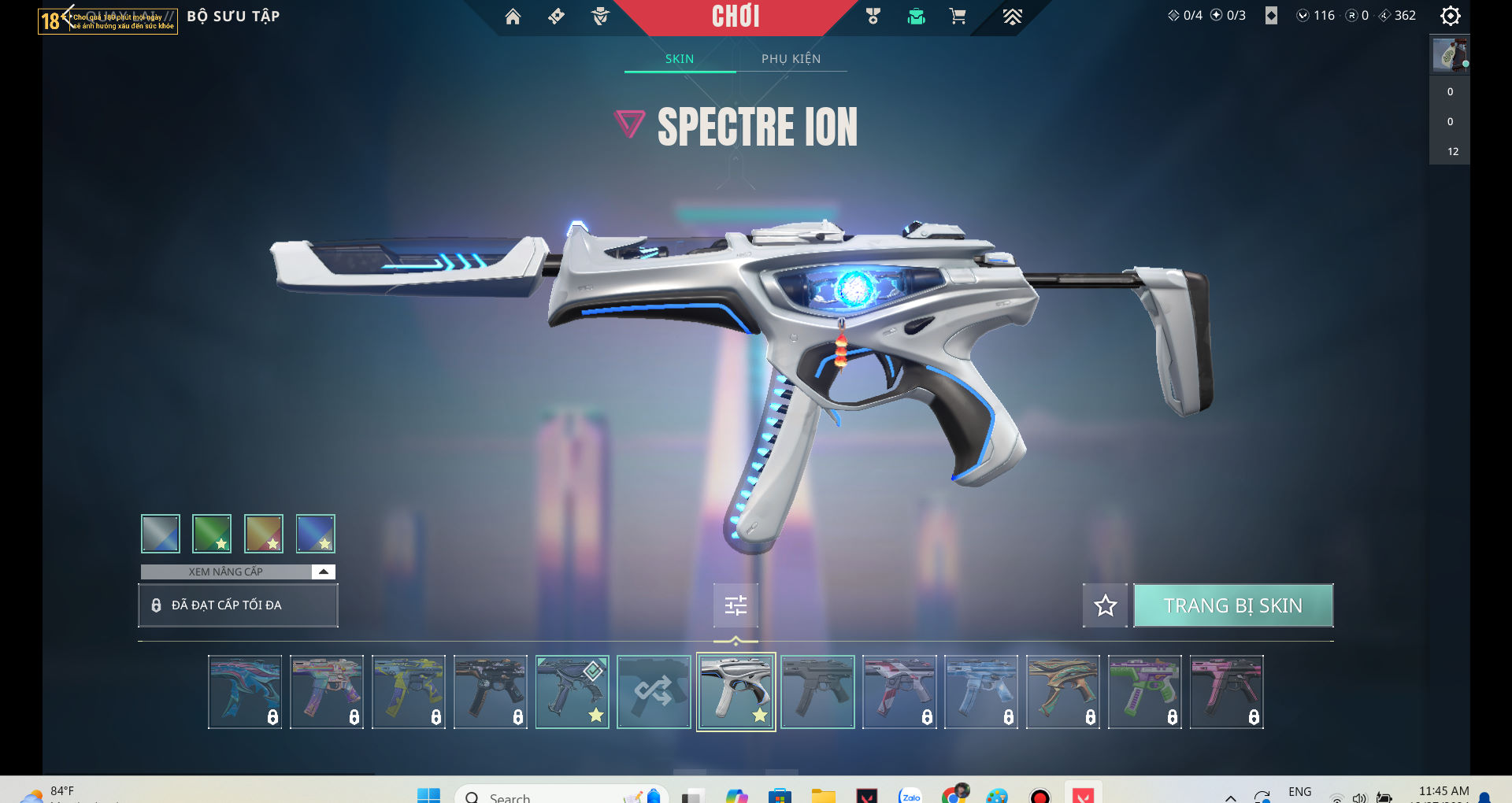The width and height of the screenshot is (1512, 803).
Task: Select the default silver color variant
Action: [x=161, y=534]
